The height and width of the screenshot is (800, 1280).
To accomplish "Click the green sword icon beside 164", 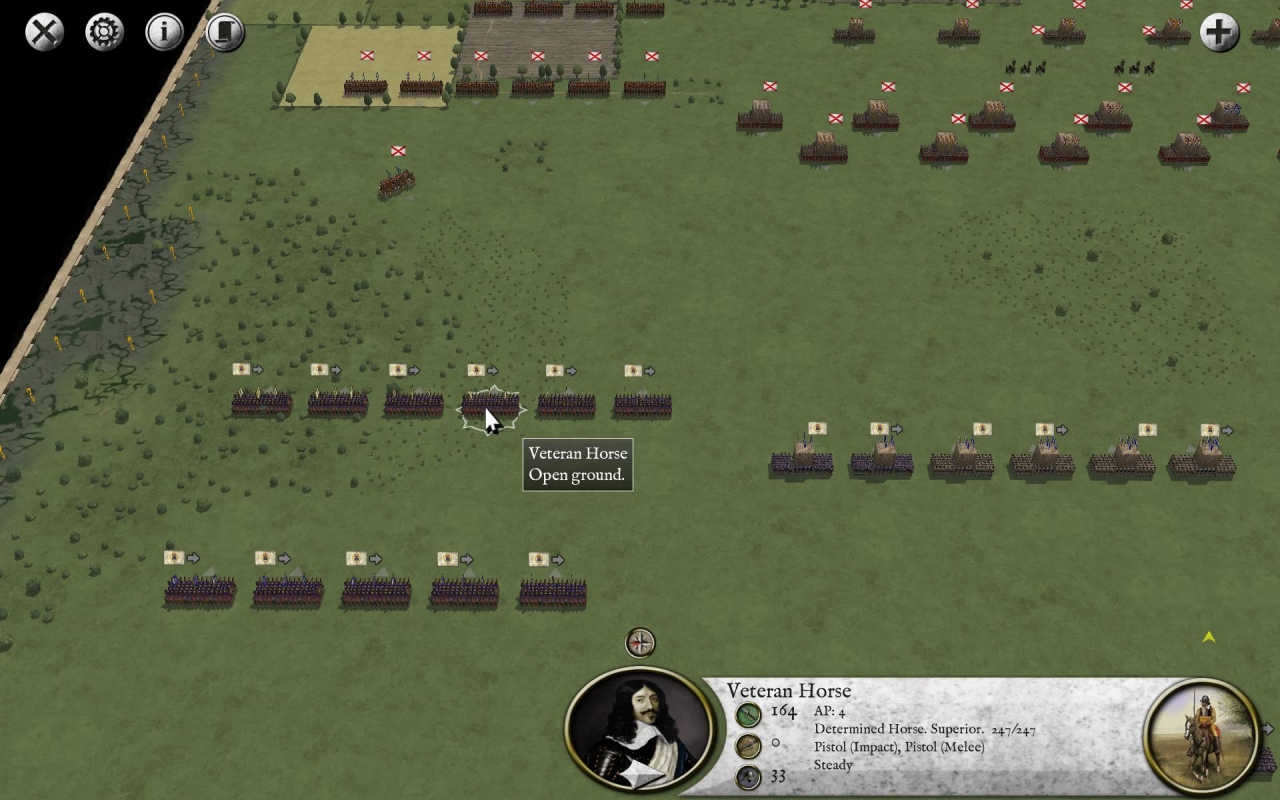I will (x=748, y=714).
